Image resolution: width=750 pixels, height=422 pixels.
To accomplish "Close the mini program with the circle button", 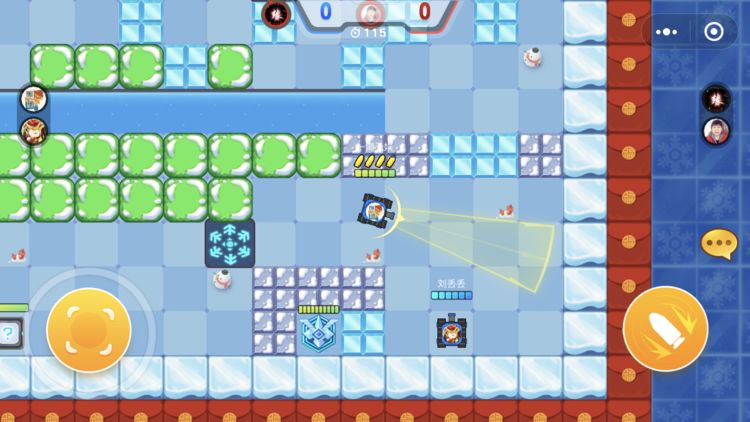I will (x=713, y=31).
